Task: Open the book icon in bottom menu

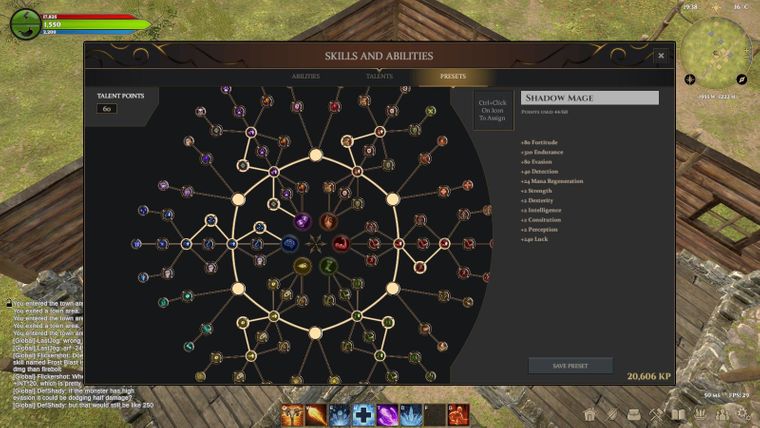Action: 680,415
